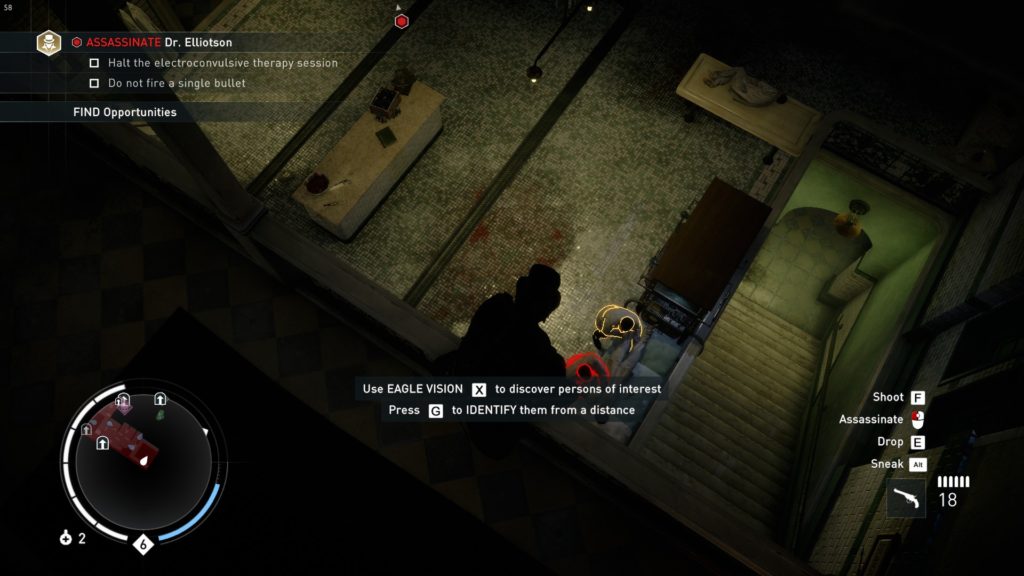Select the hooded assassin mission icon

(x=49, y=43)
